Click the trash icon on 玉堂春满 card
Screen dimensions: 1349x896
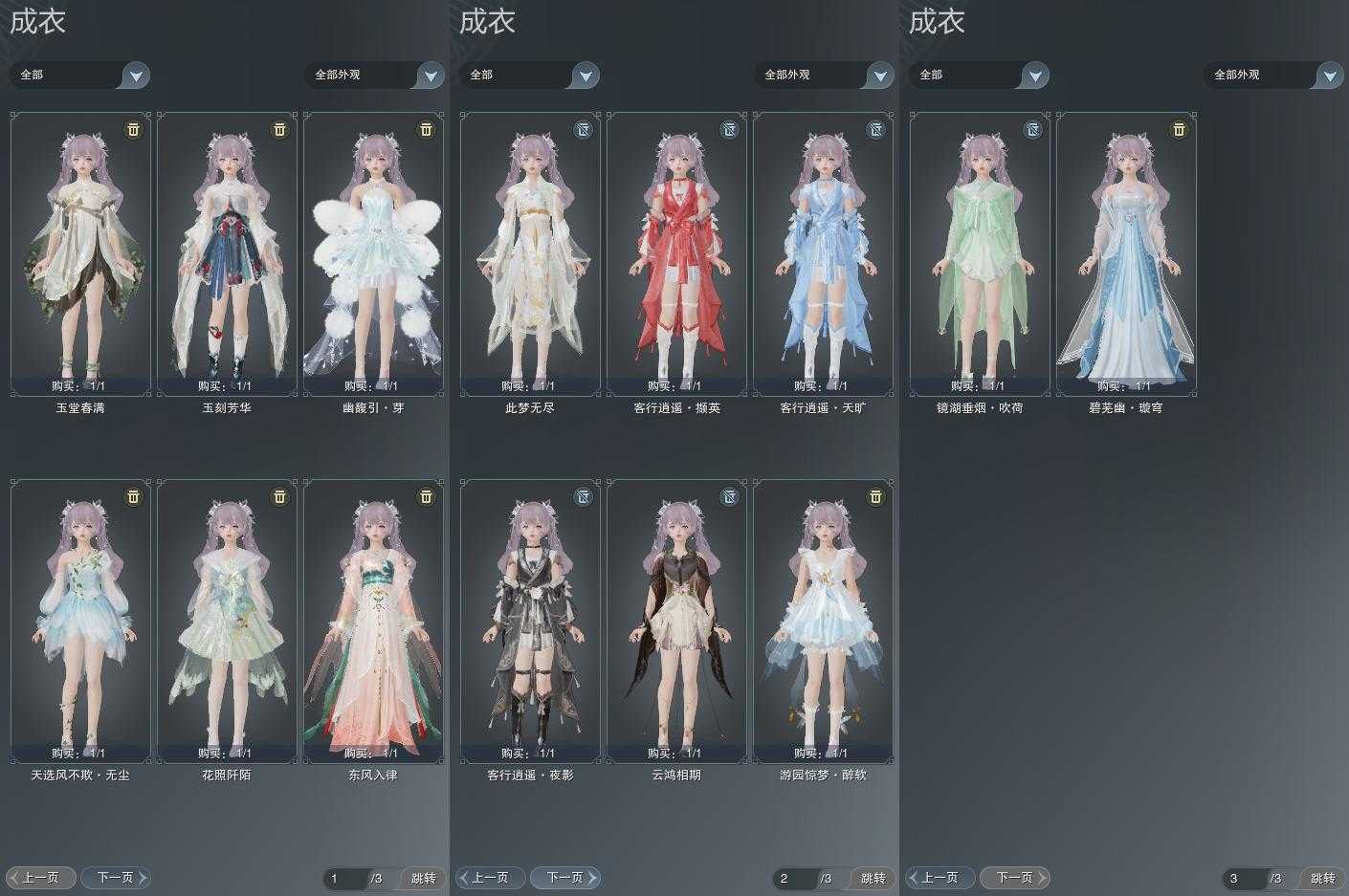tap(133, 129)
